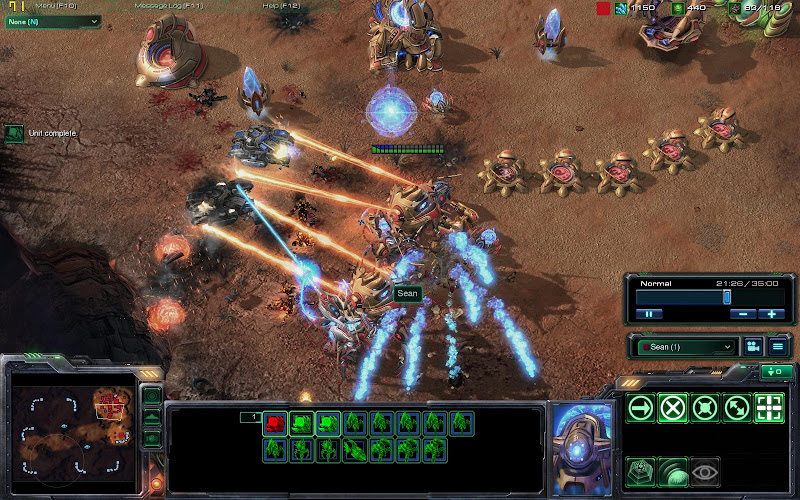800x500 pixels.
Task: Expand the None (N) dropdown
Action: coord(52,21)
